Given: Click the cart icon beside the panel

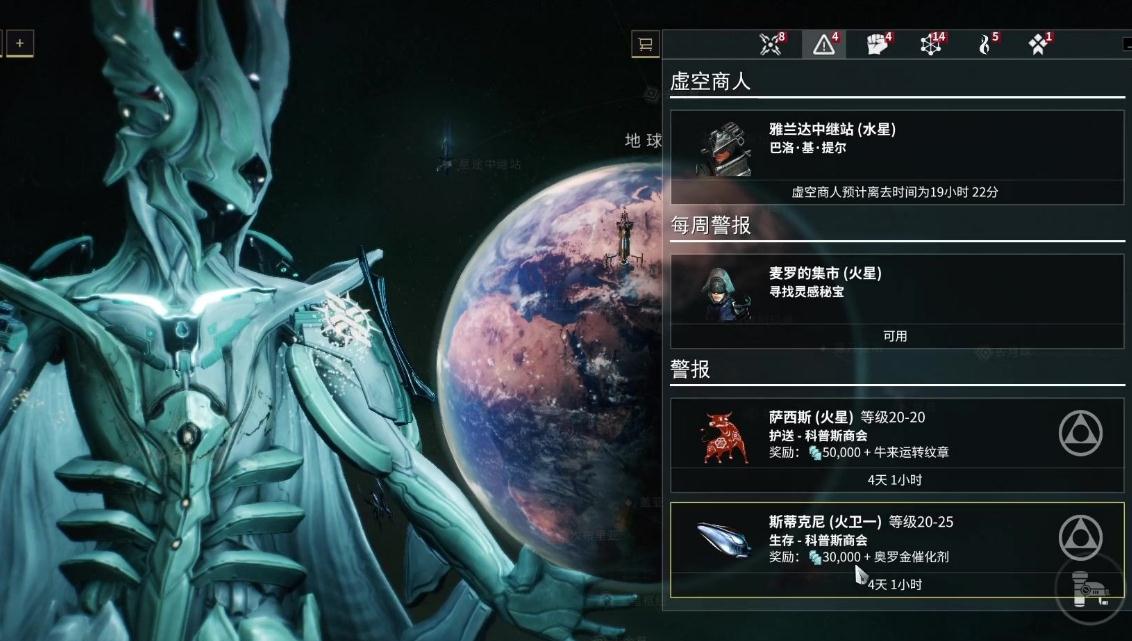Looking at the screenshot, I should coord(645,43).
